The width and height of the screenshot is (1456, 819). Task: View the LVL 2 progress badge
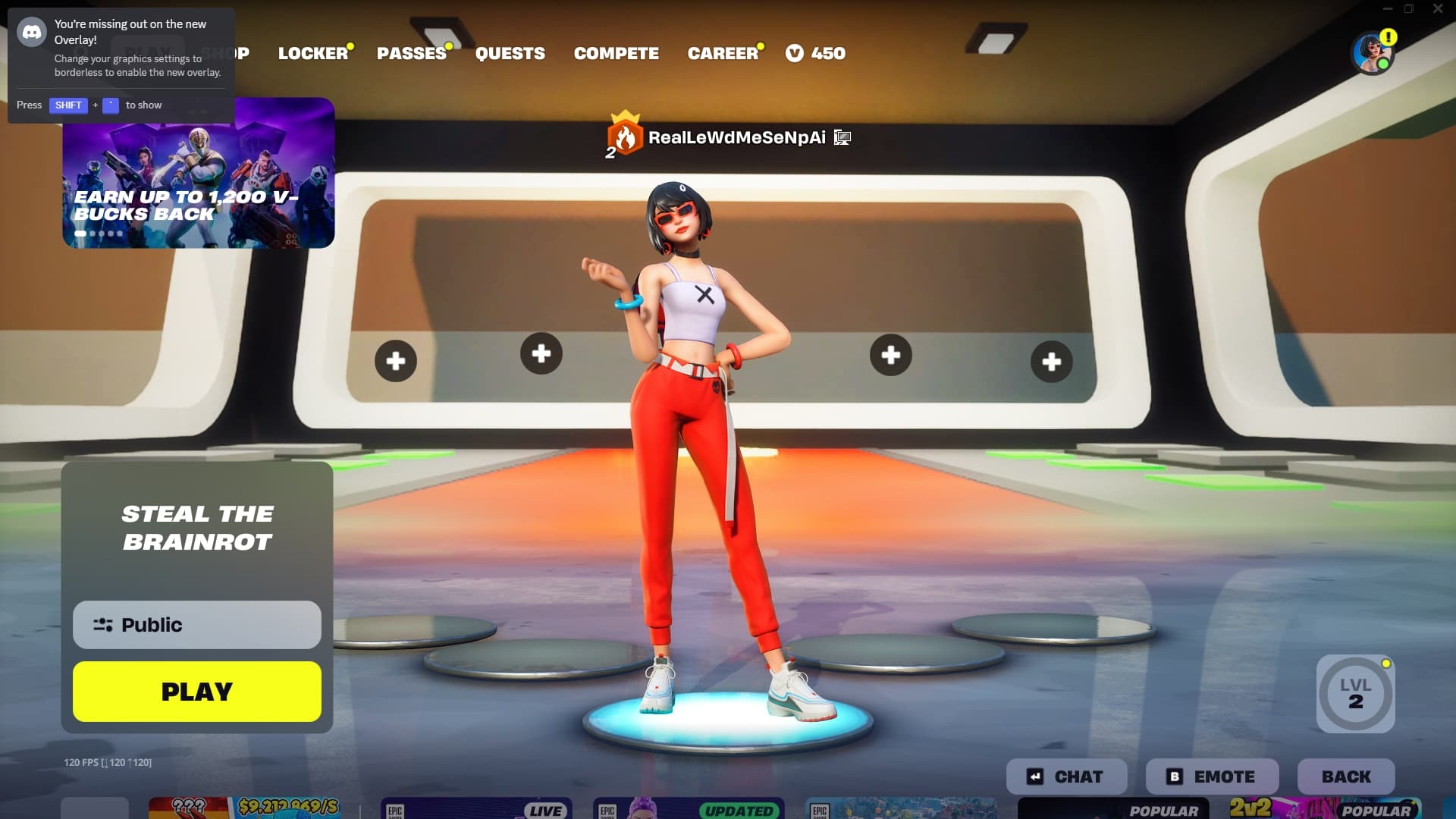[1355, 694]
